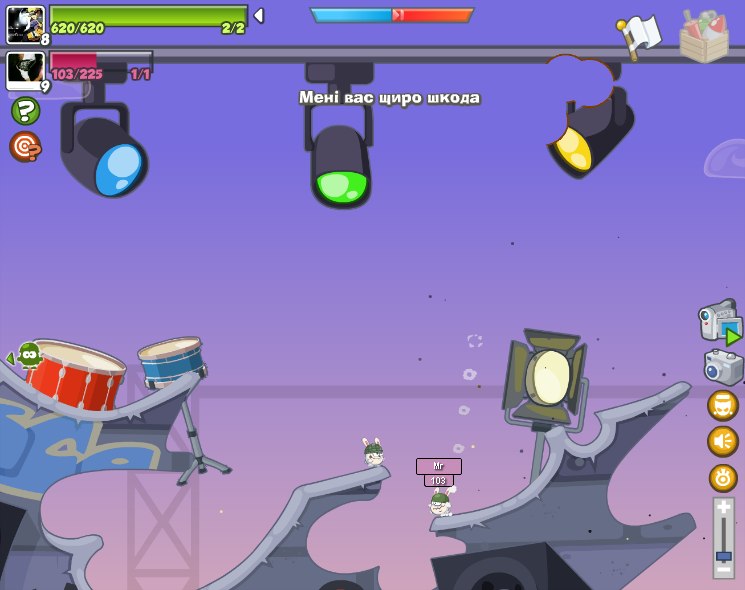This screenshot has height=590, width=745.
Task: Zoom in with the plus button
Action: coord(724,508)
